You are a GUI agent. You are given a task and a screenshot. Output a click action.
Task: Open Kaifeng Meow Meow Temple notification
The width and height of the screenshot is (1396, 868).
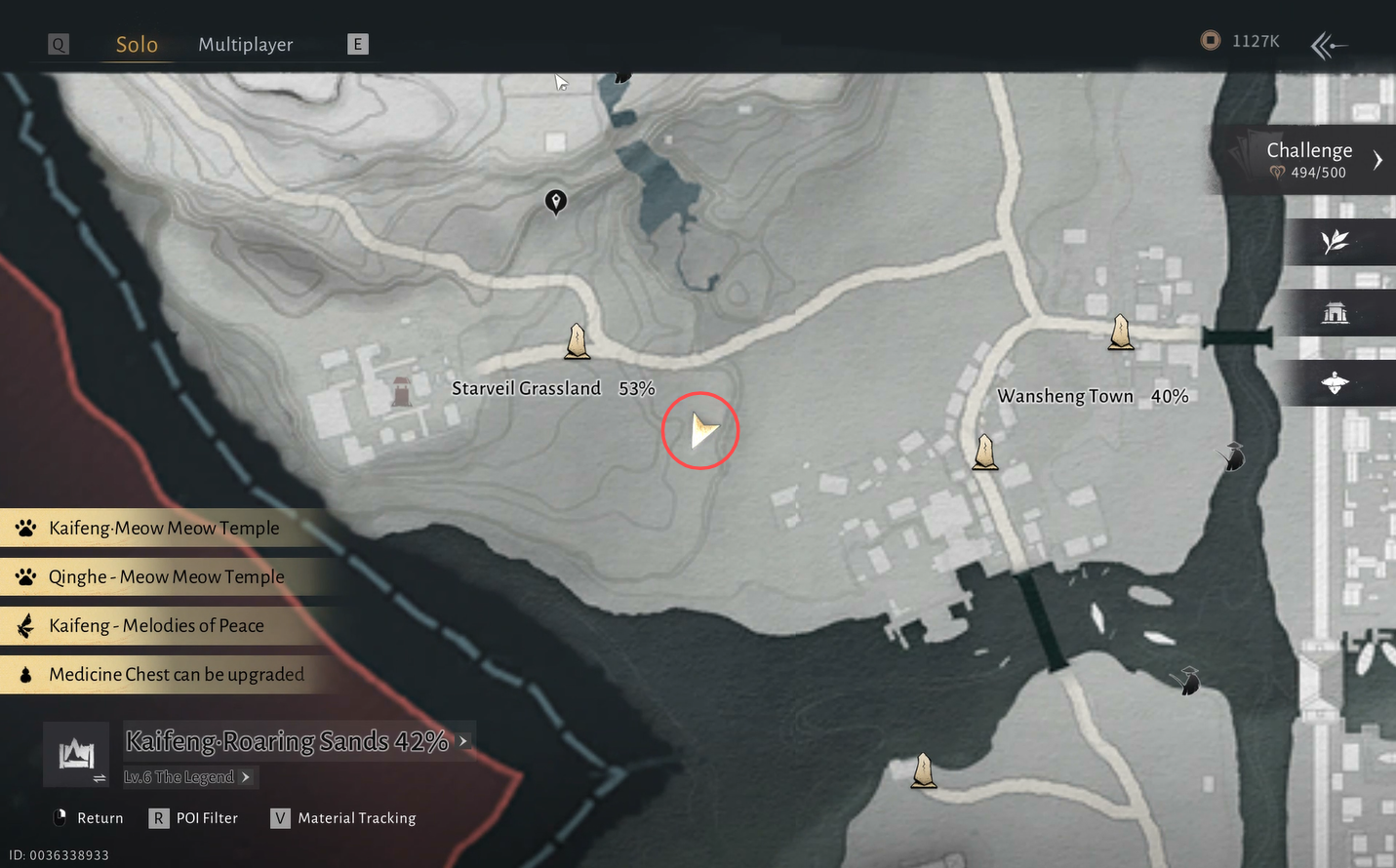point(164,528)
